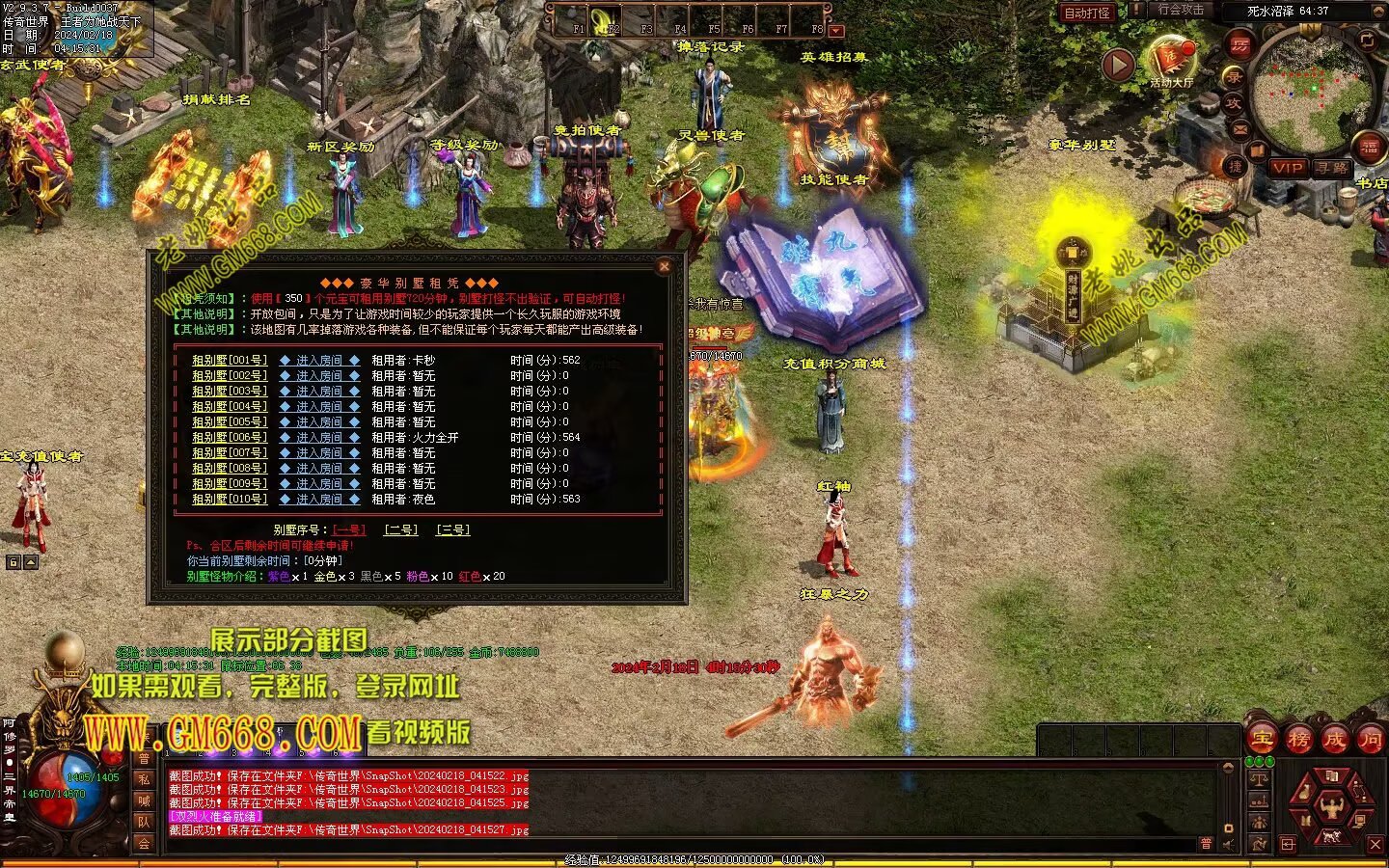Switch to villa series [二号]

point(400,529)
